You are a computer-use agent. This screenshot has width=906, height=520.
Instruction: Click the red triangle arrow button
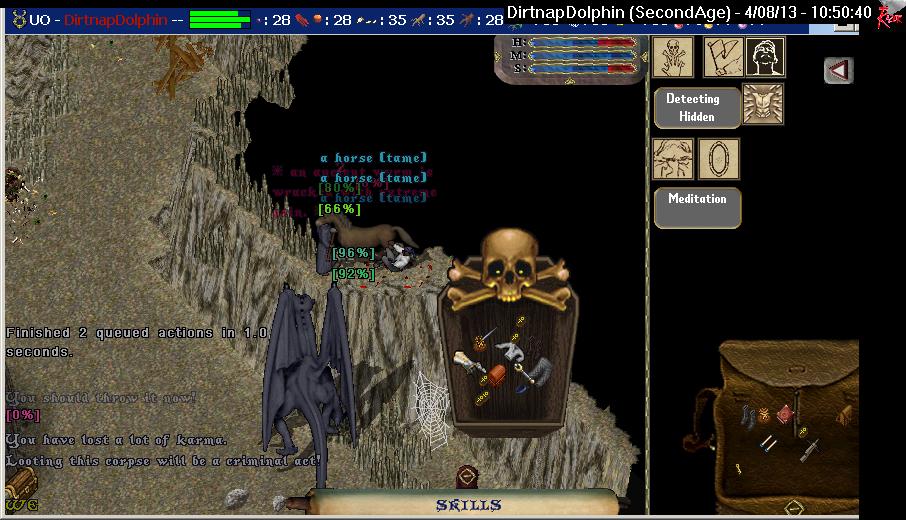(839, 70)
